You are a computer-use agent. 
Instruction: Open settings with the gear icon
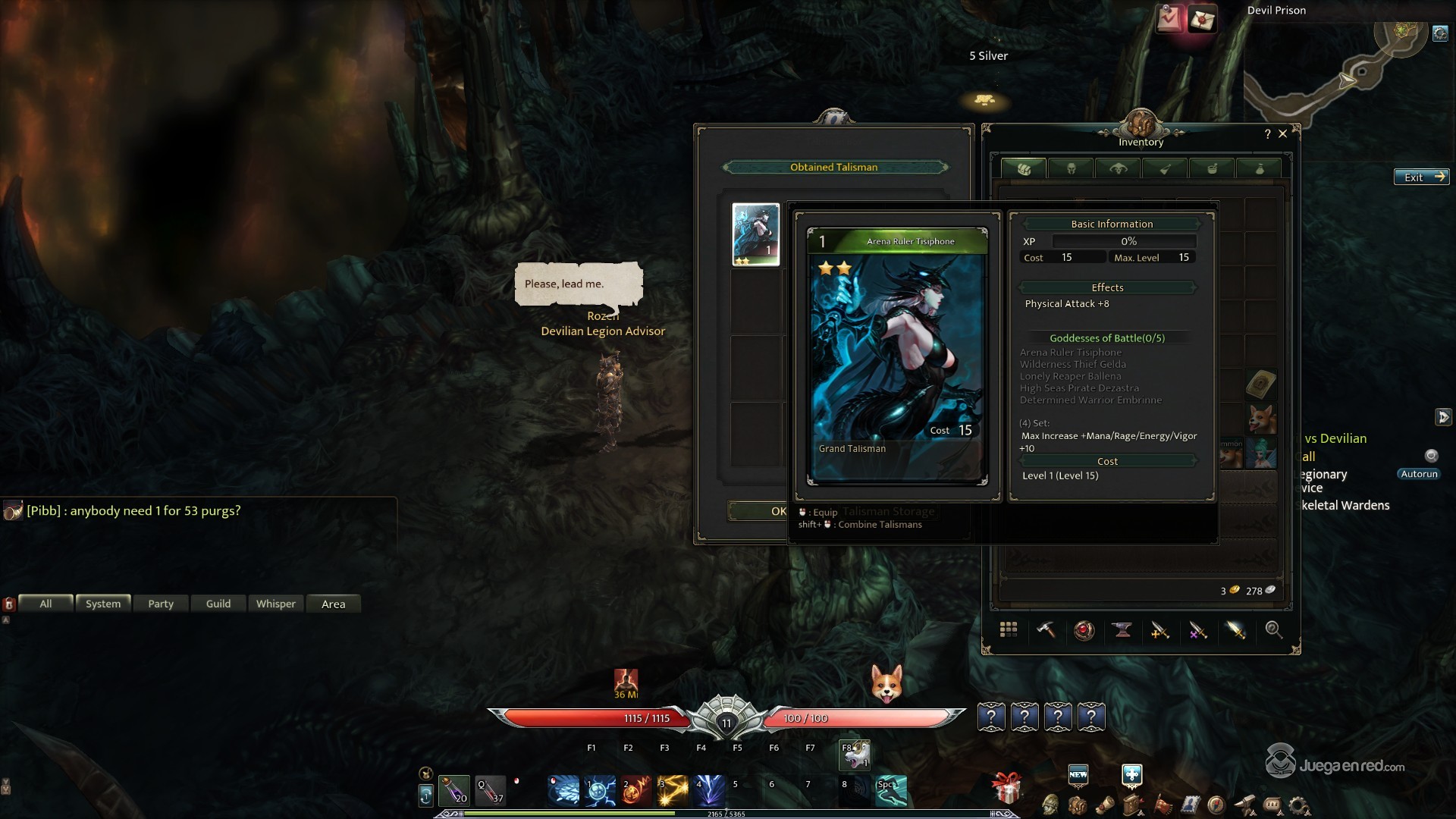tap(1299, 805)
